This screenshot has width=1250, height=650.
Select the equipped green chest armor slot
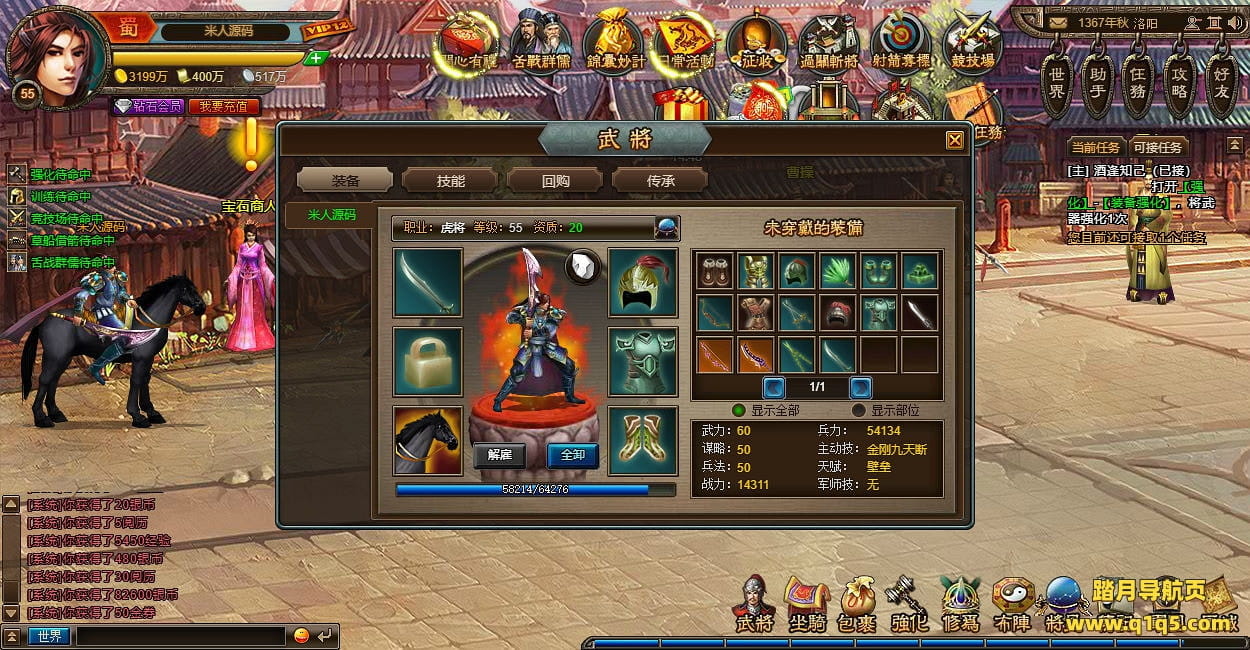tap(642, 361)
